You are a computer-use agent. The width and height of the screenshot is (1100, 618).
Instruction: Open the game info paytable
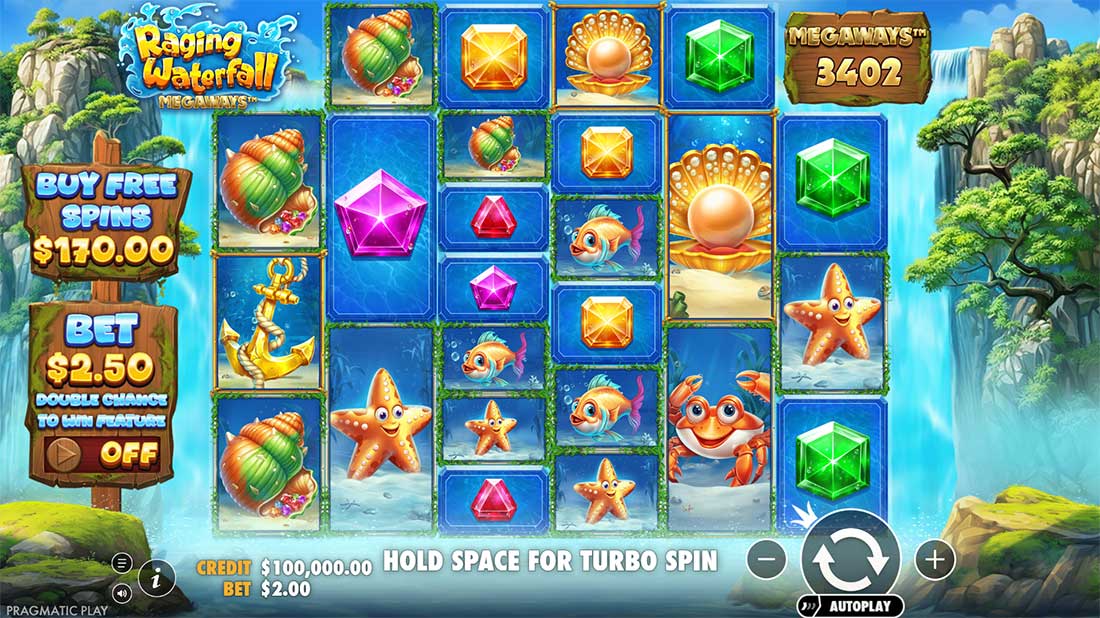click(157, 575)
